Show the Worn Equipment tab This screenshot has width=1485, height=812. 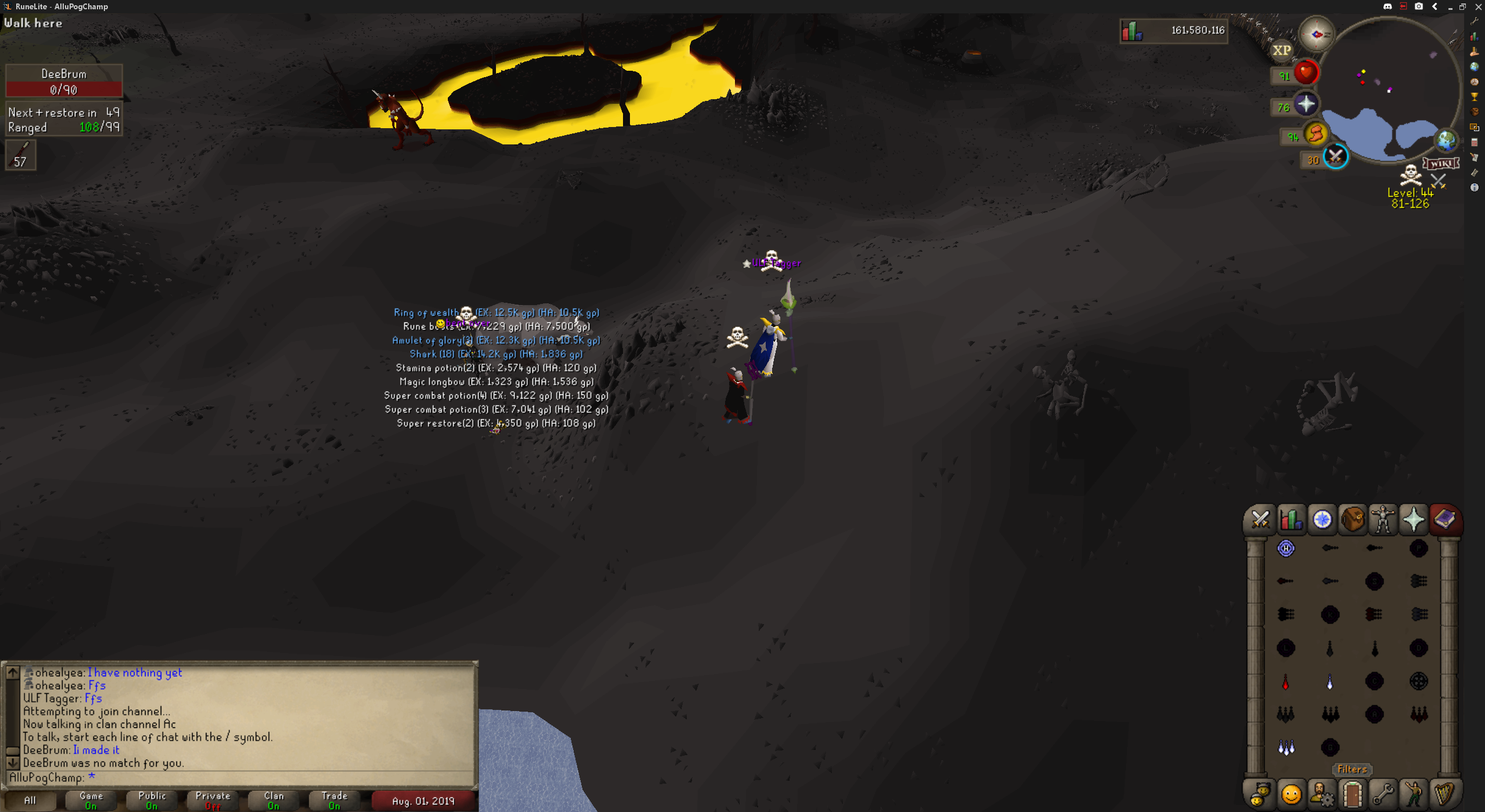click(1383, 519)
